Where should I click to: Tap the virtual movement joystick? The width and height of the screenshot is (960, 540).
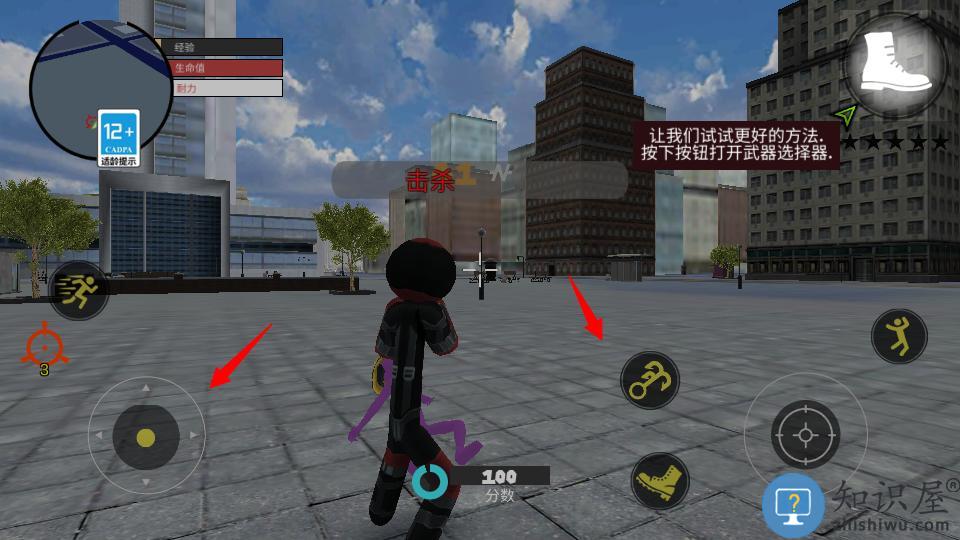146,437
